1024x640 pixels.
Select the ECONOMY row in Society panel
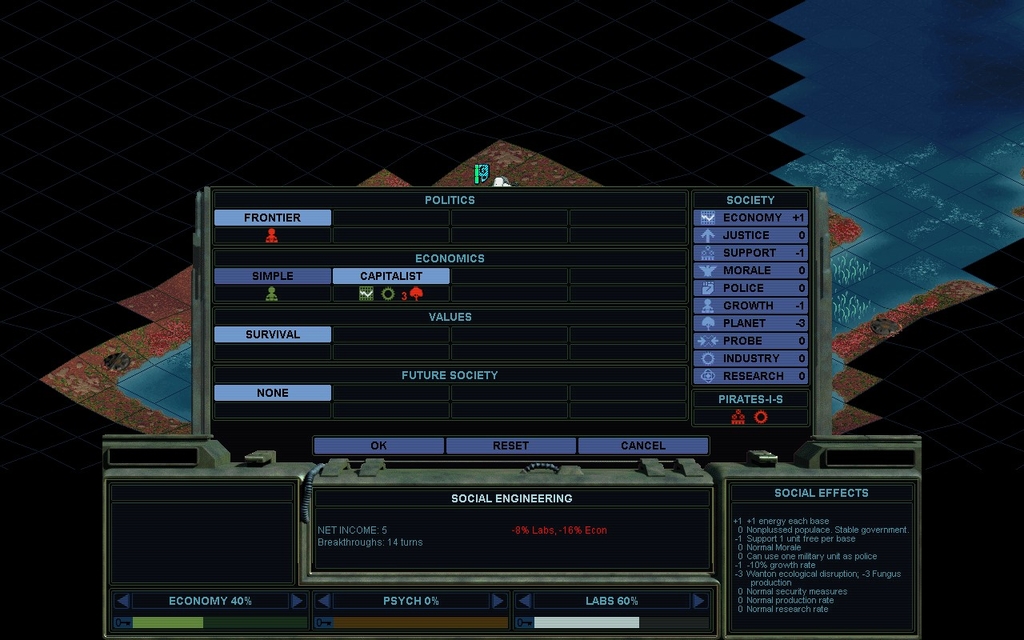coord(751,218)
